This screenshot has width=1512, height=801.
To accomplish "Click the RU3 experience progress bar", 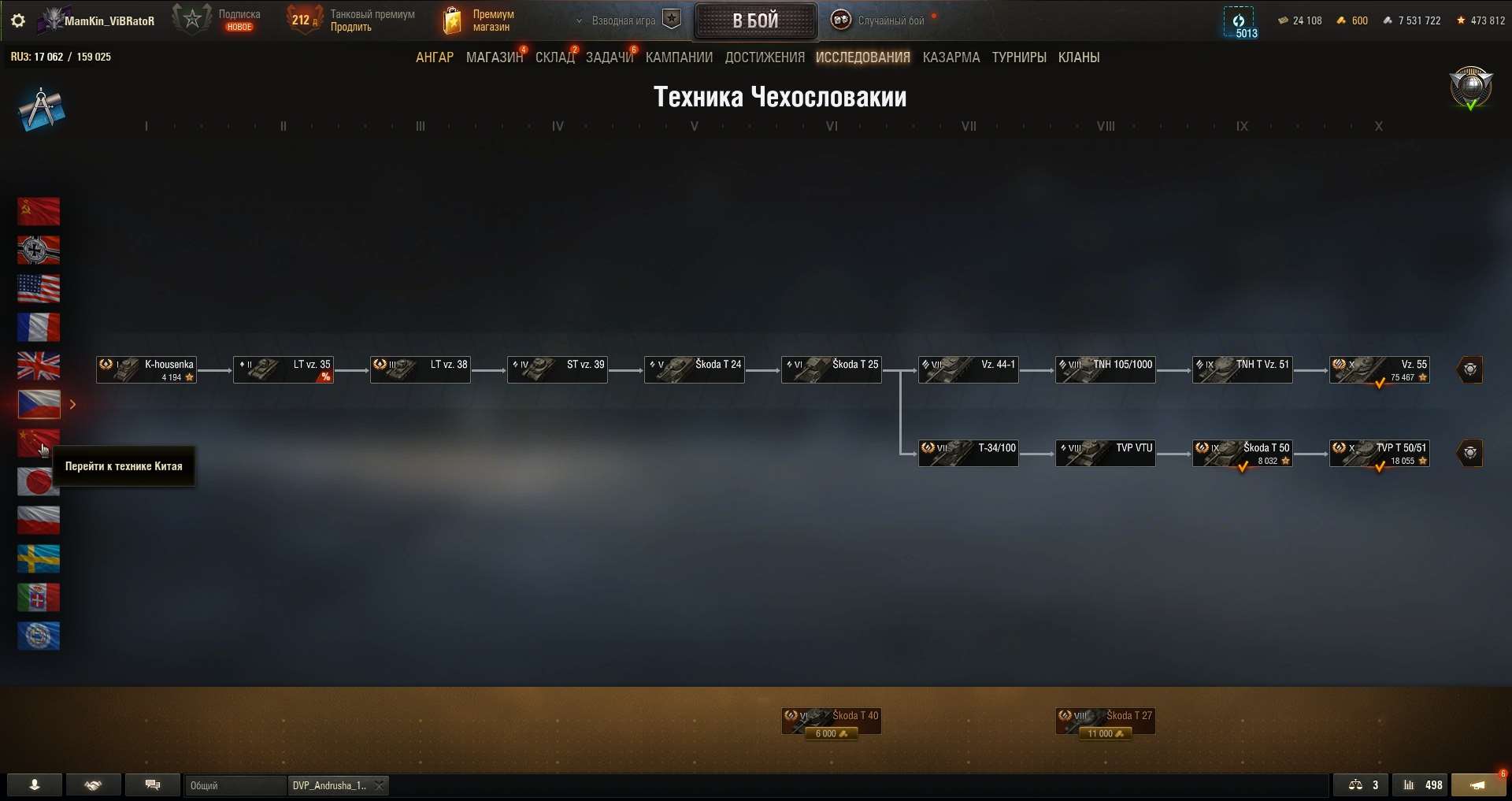I will pyautogui.click(x=61, y=56).
